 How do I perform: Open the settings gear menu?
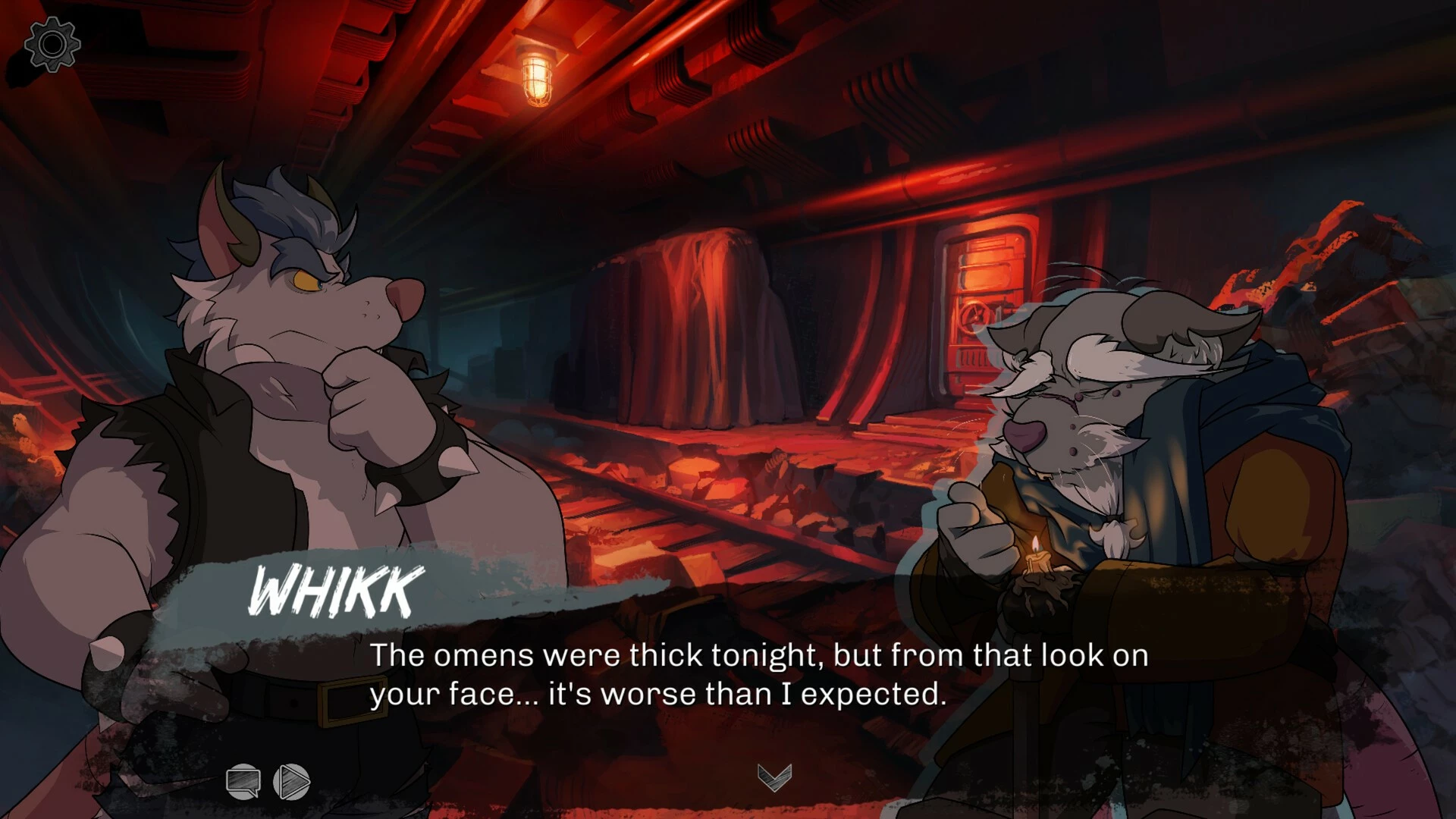pyautogui.click(x=52, y=45)
